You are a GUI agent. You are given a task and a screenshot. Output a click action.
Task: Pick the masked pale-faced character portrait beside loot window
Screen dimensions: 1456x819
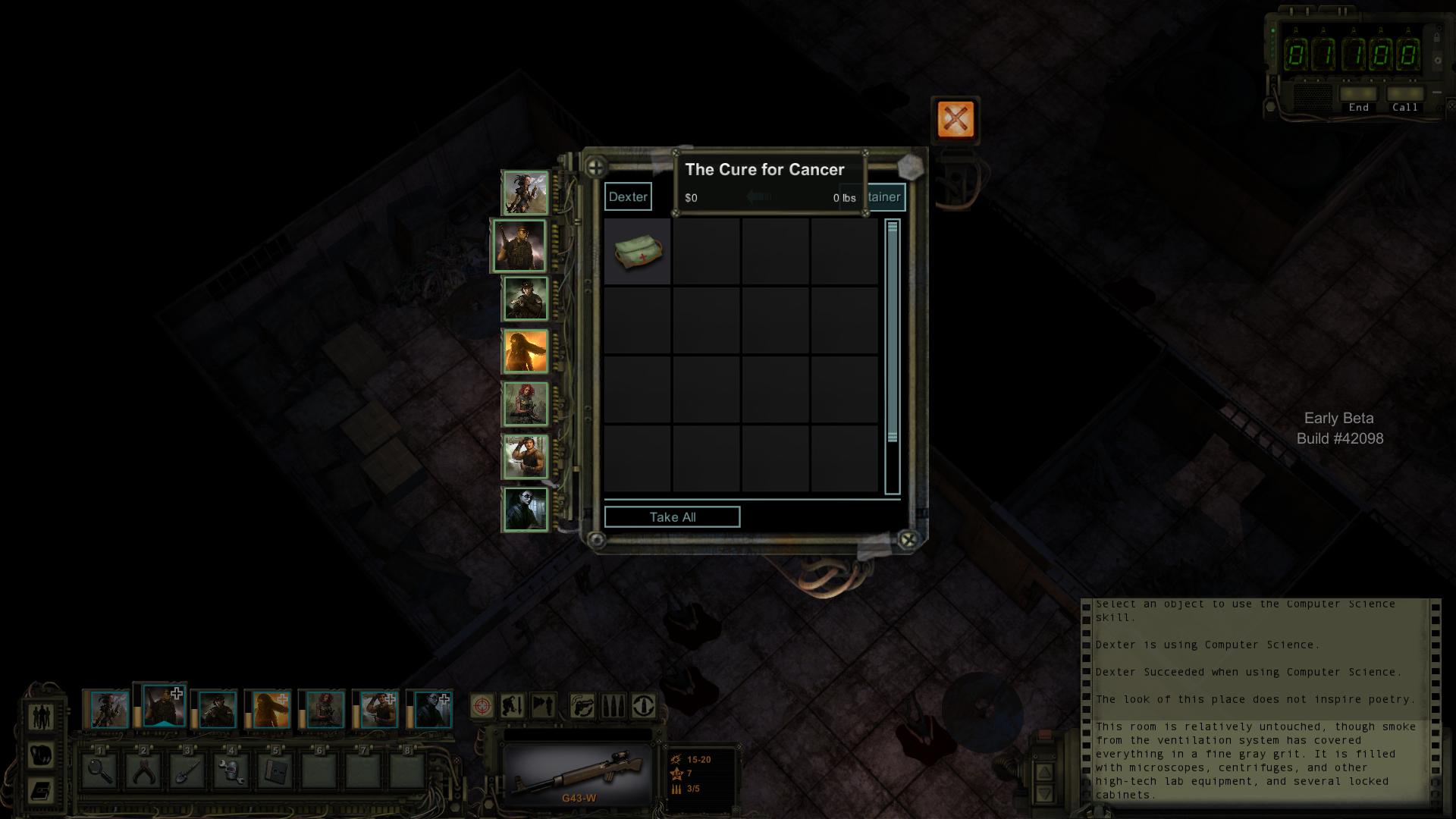(x=525, y=510)
